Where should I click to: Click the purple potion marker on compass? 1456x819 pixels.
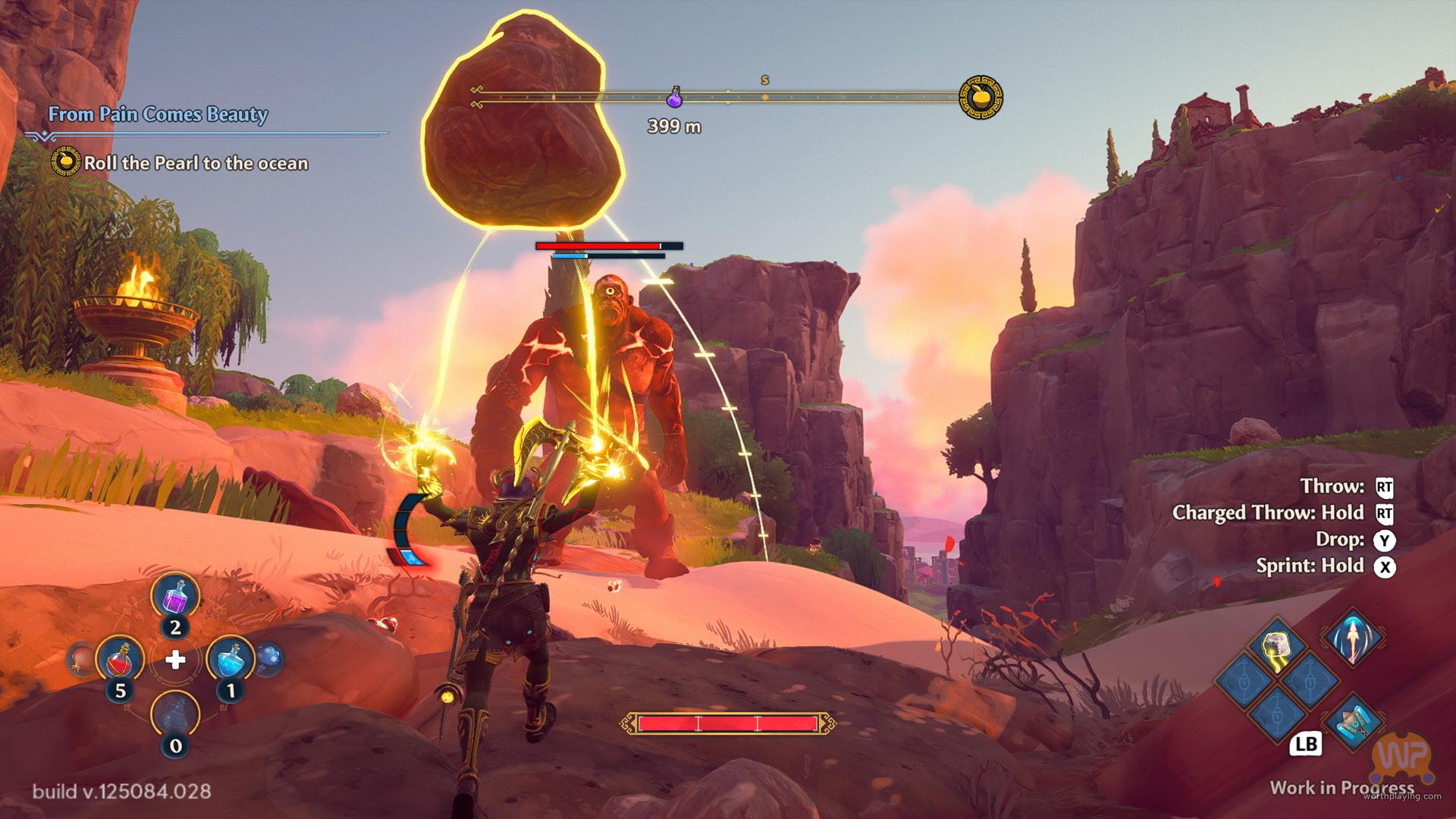pyautogui.click(x=674, y=98)
